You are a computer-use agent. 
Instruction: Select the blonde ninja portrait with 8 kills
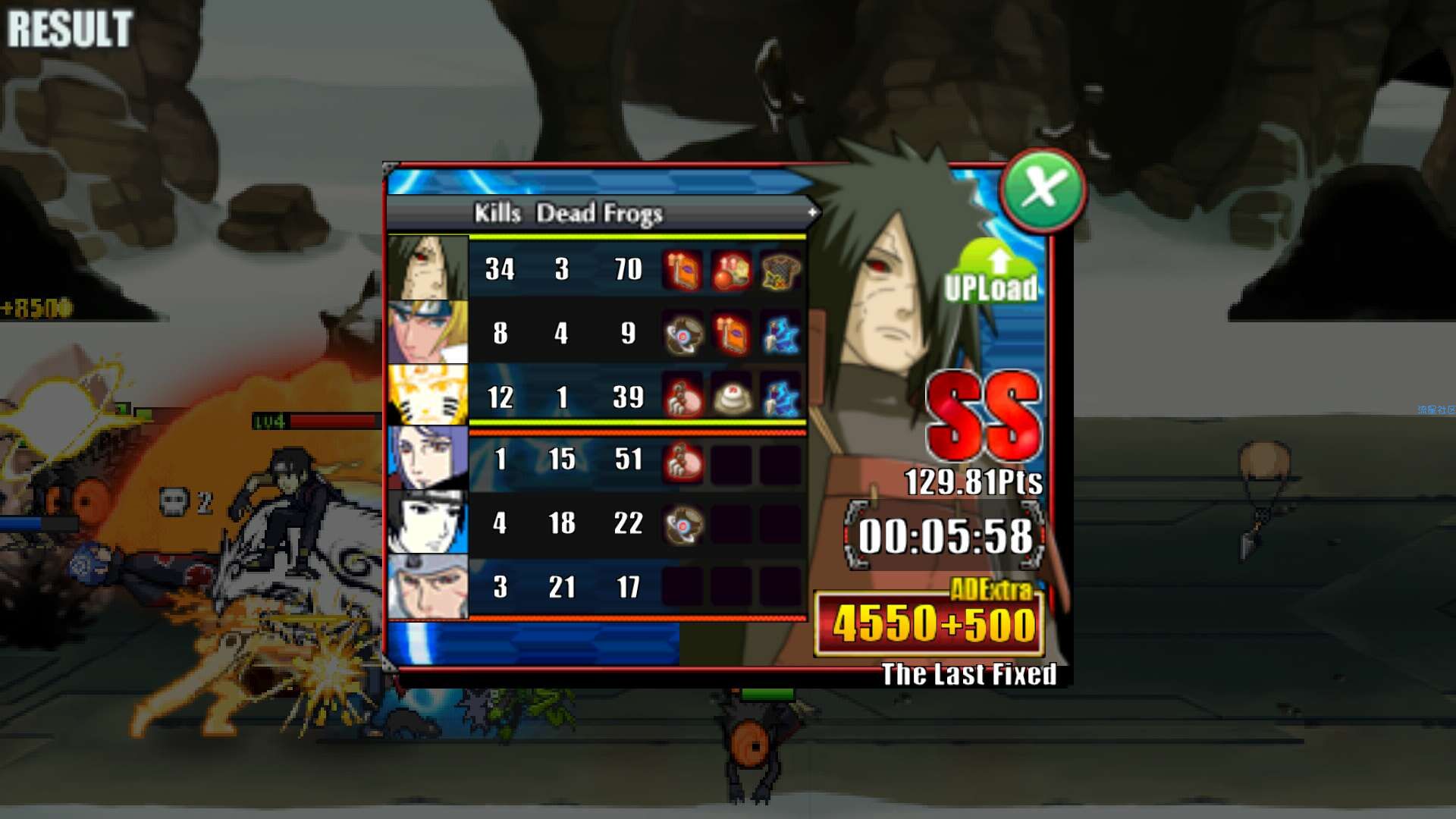pos(428,332)
